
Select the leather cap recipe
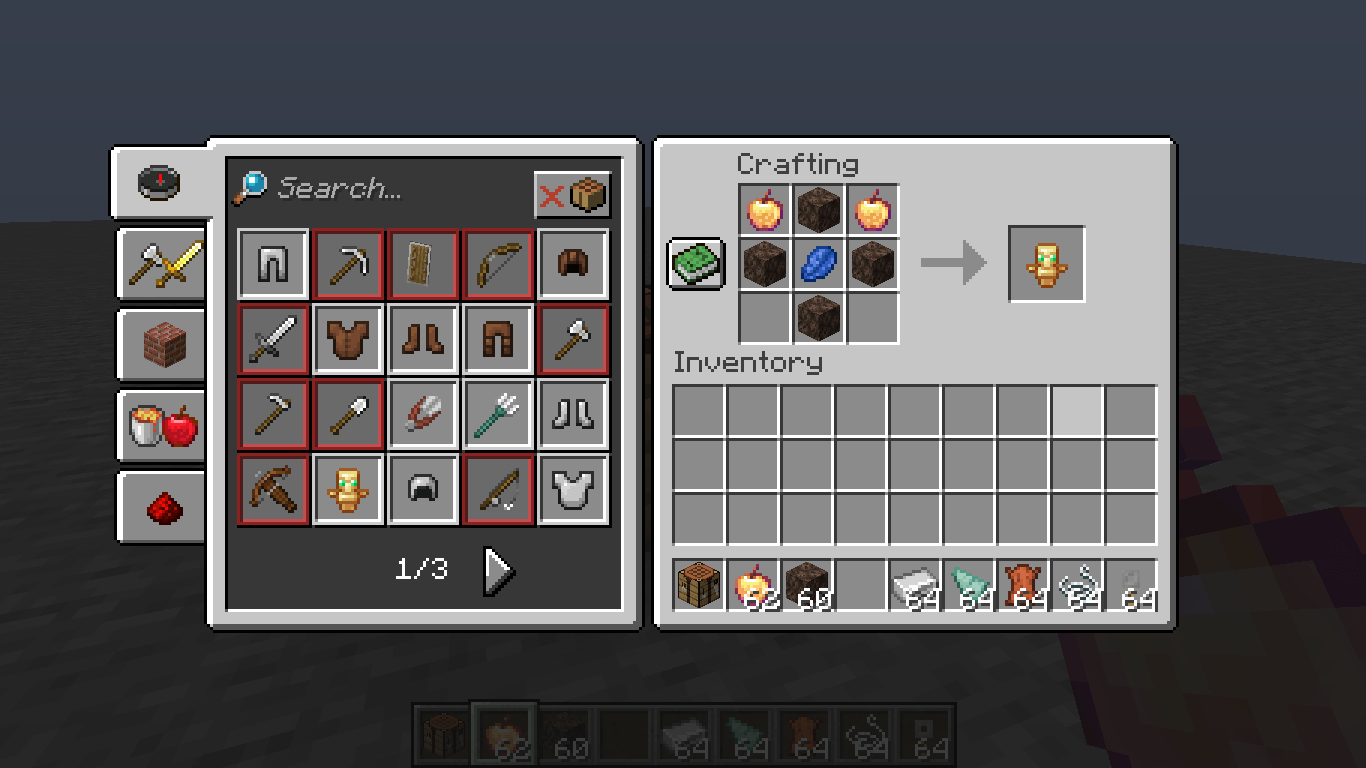coord(573,264)
